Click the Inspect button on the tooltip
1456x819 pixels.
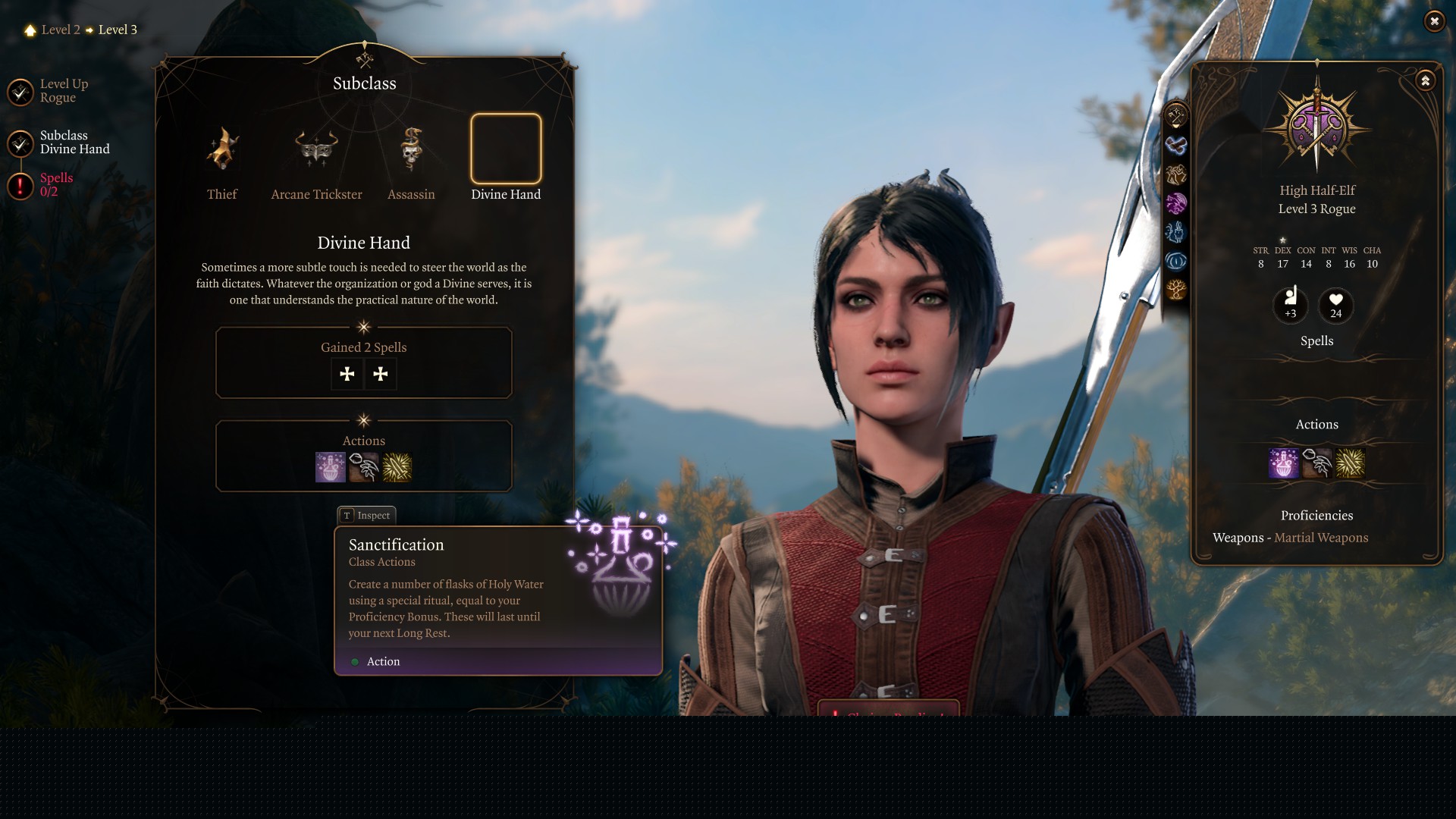[x=366, y=516]
